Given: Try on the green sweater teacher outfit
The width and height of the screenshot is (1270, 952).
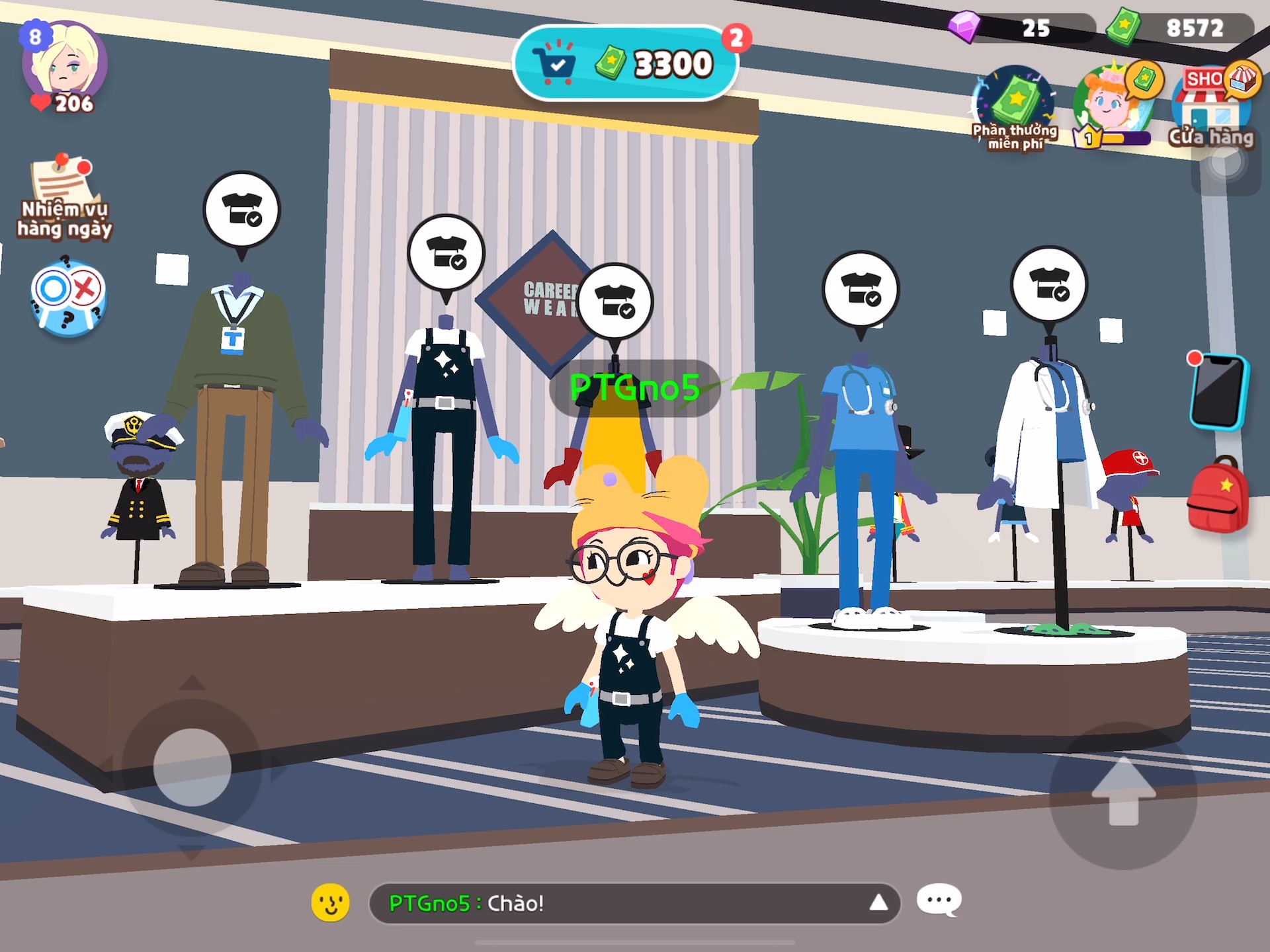Looking at the screenshot, I should [241, 210].
